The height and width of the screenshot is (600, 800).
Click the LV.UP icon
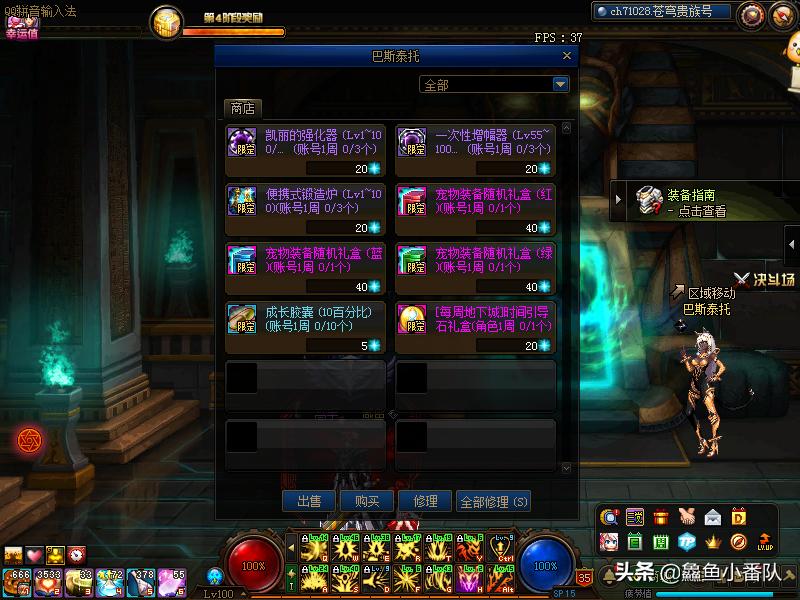pyautogui.click(x=765, y=542)
